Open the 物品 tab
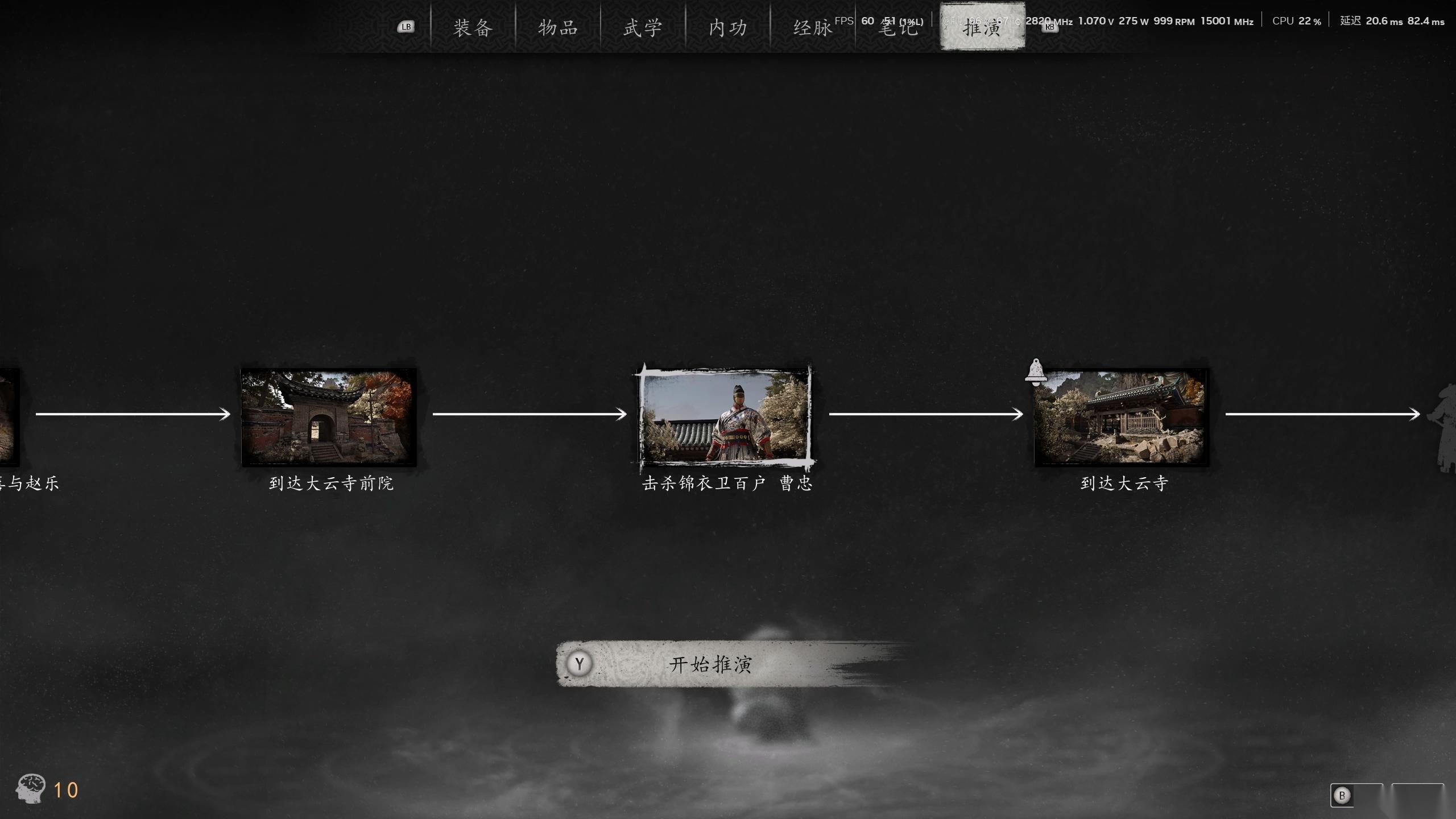This screenshot has width=1456, height=819. (x=558, y=27)
